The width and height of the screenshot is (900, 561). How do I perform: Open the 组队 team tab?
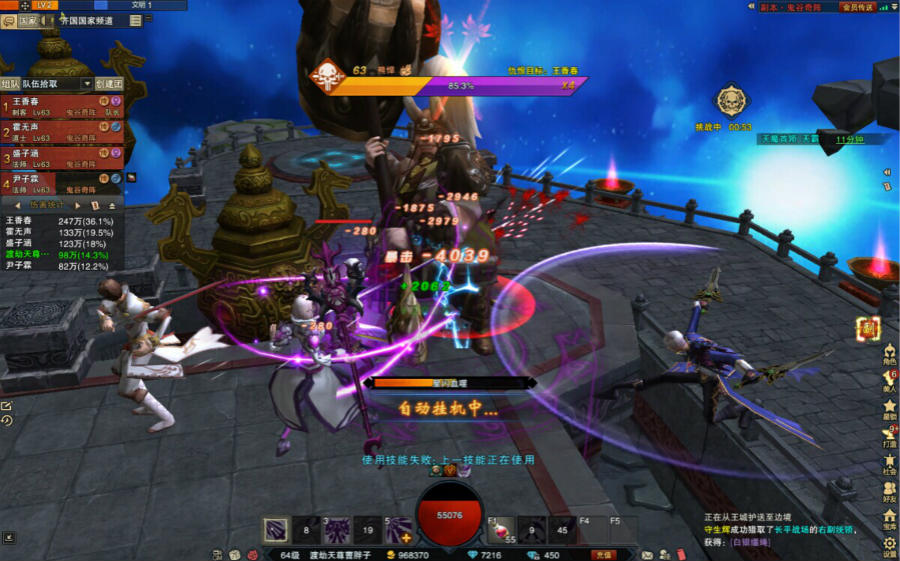[x=10, y=84]
